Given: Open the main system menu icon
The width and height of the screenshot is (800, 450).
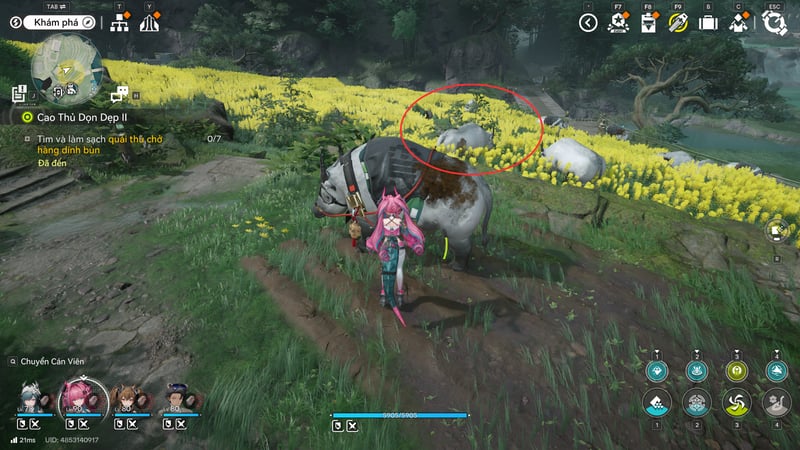Looking at the screenshot, I should click(773, 22).
